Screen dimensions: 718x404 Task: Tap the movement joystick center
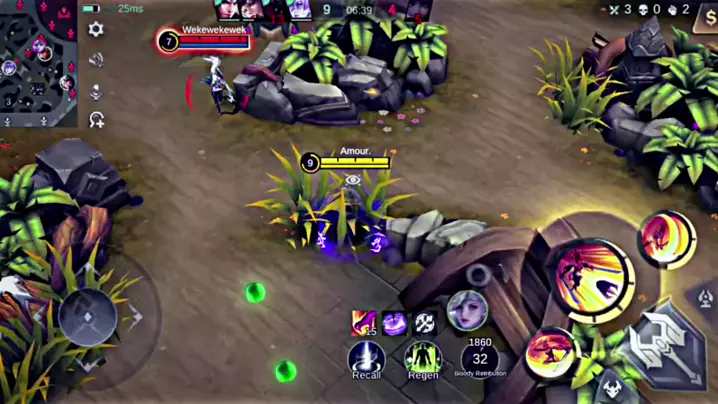(x=88, y=316)
